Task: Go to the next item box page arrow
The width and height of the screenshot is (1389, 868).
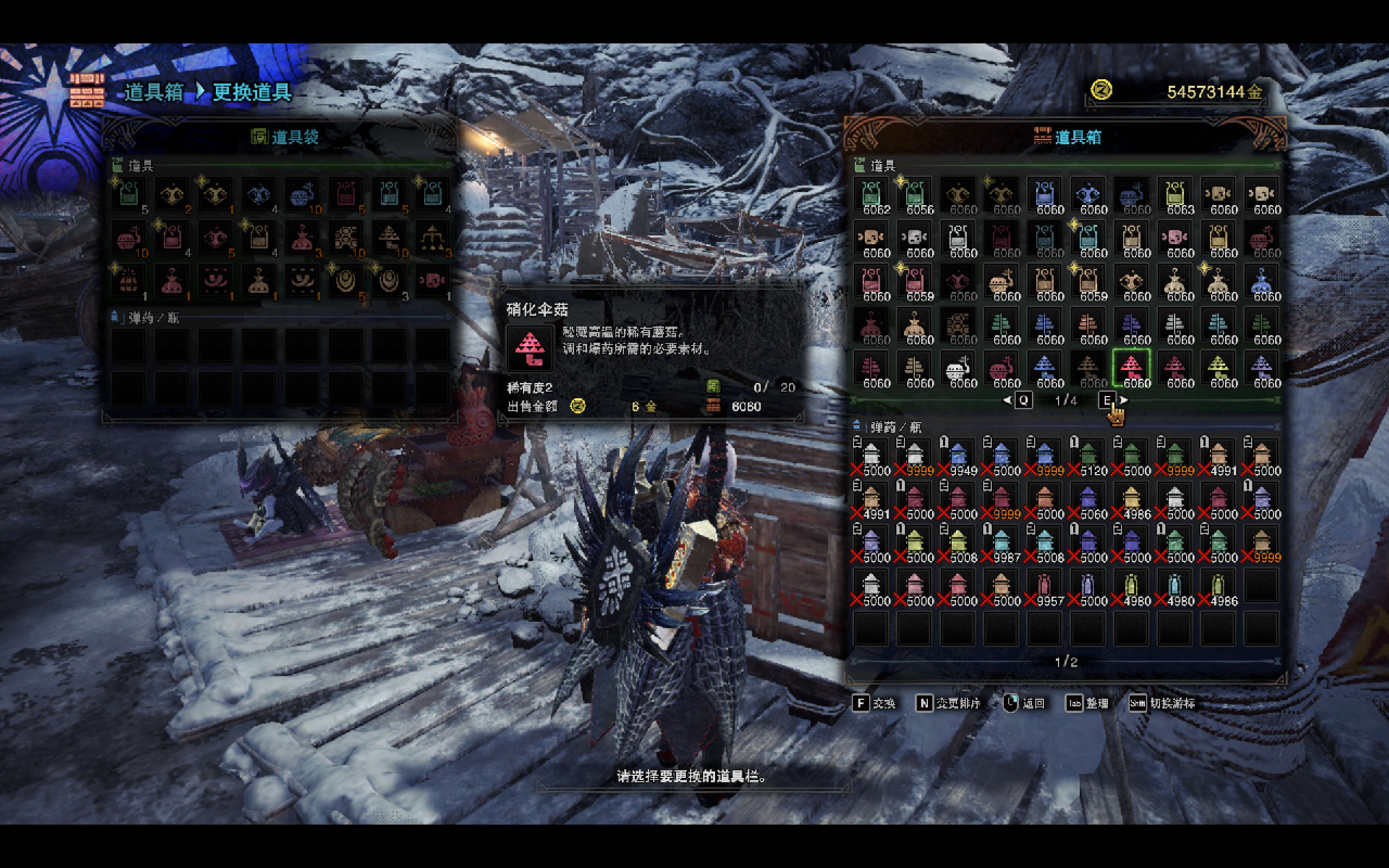Action: pyautogui.click(x=1123, y=400)
